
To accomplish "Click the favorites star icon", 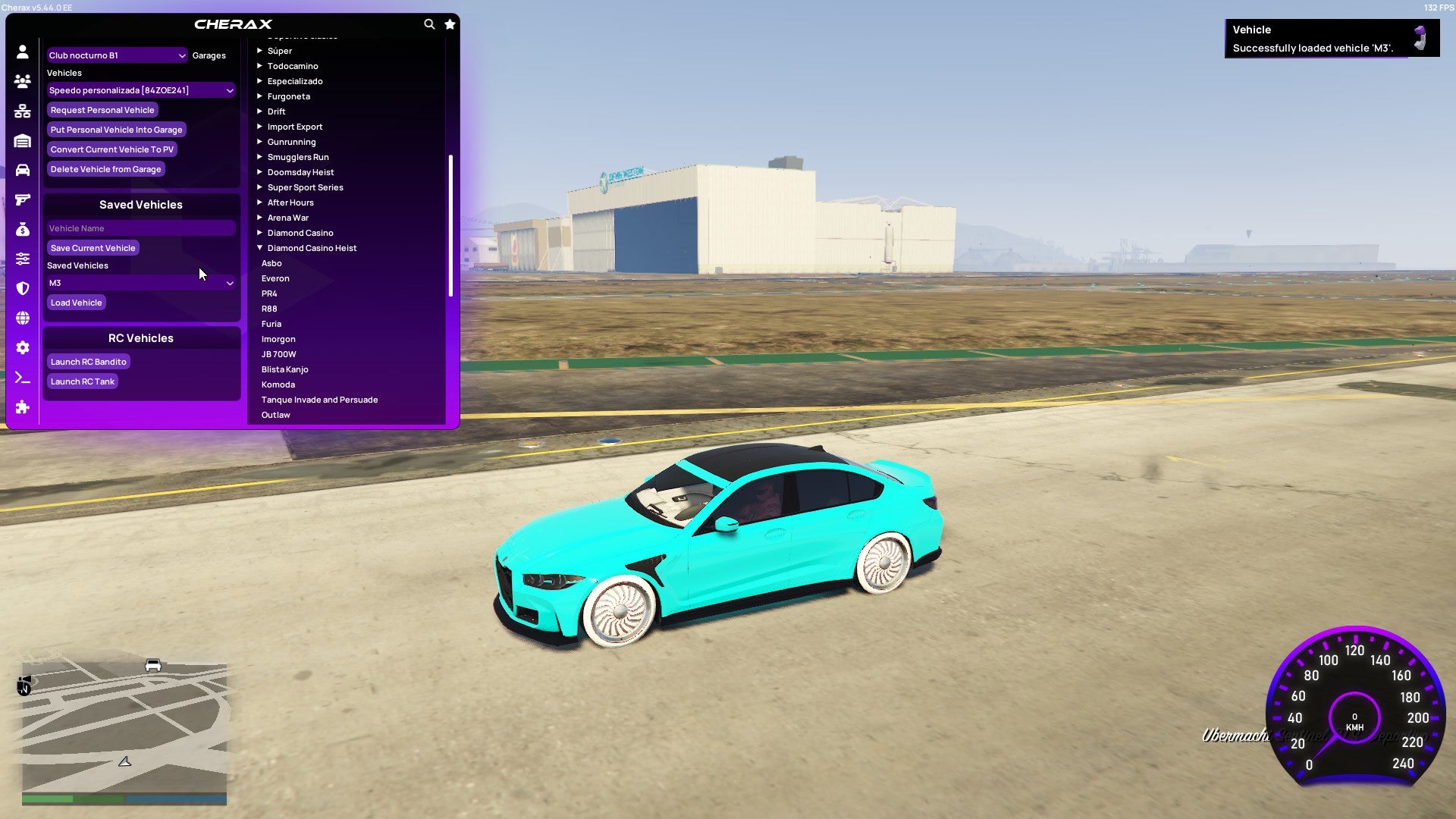I will 450,24.
